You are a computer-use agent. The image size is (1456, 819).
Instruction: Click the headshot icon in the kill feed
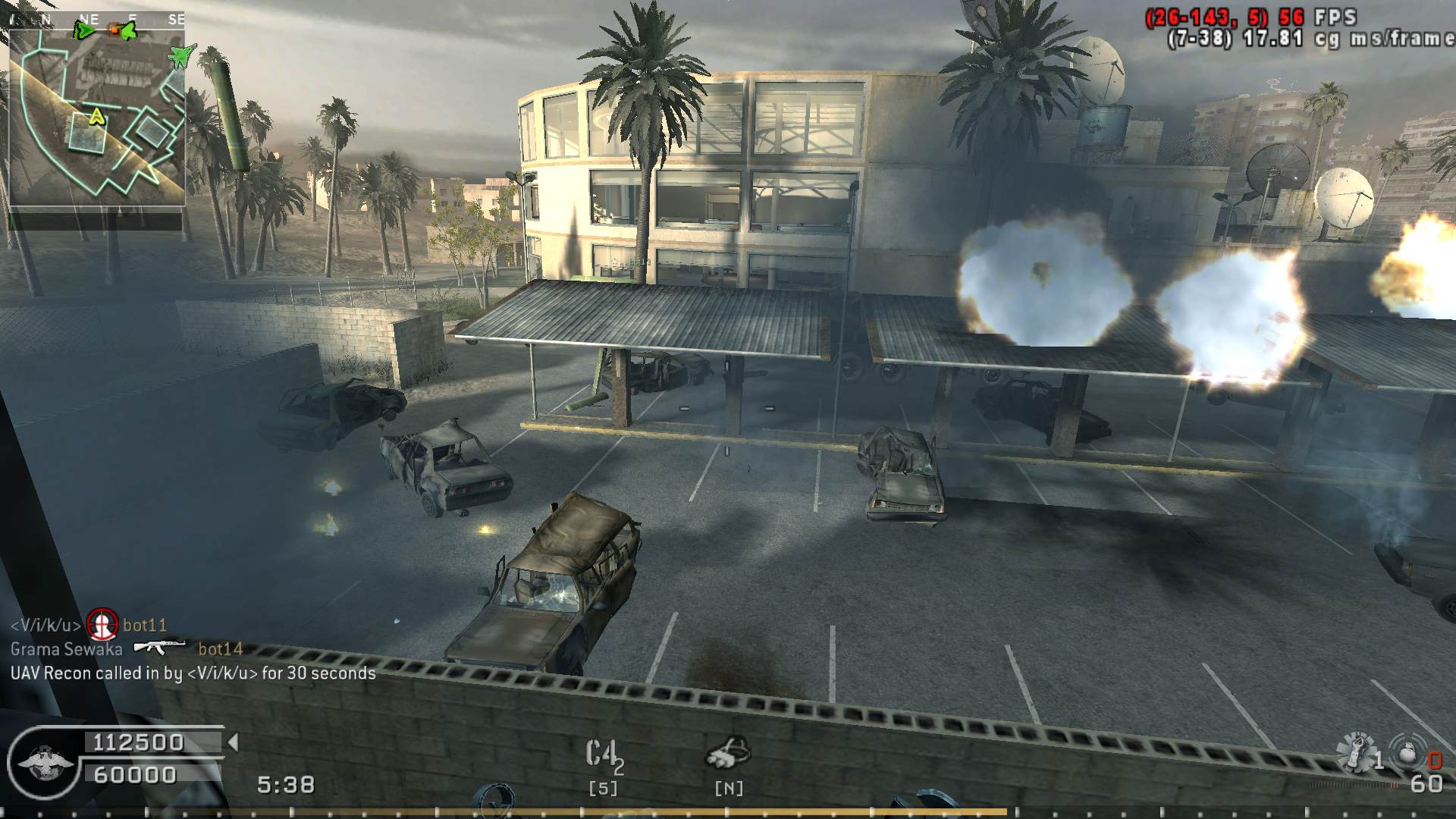102,624
